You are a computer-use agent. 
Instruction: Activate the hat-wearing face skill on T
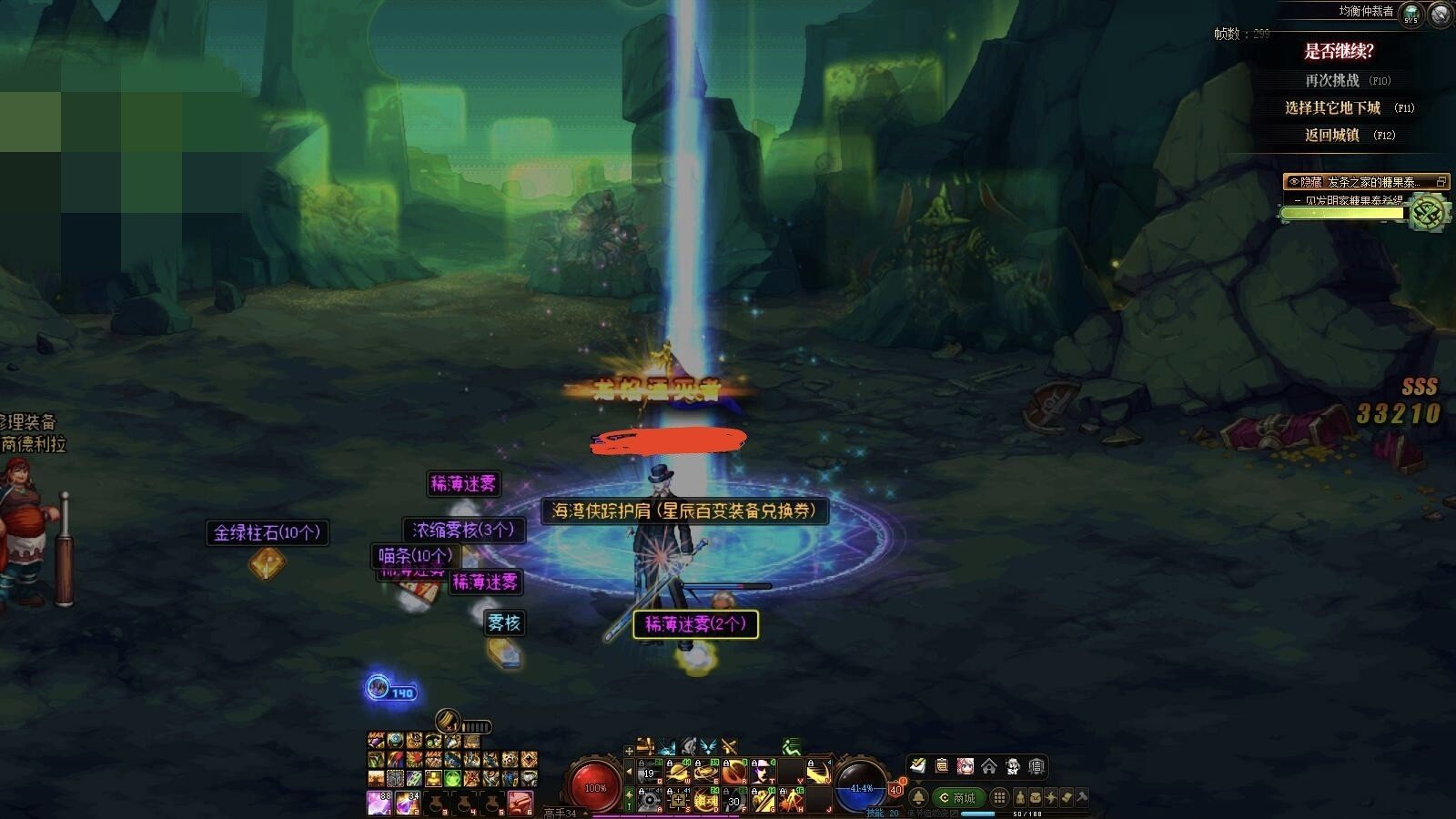coord(762,773)
